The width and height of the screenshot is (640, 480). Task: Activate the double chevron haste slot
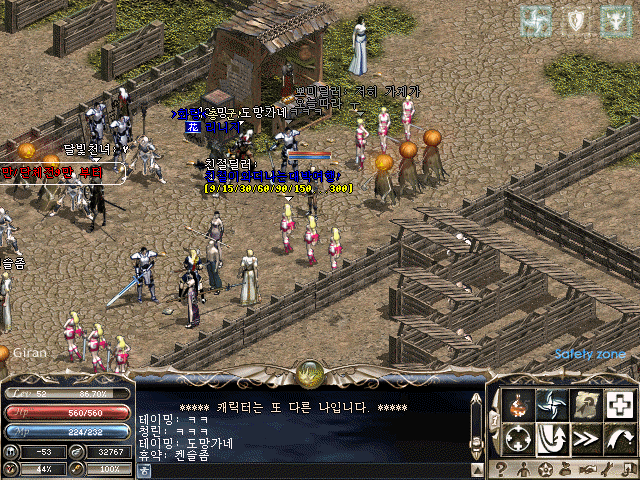[585, 438]
